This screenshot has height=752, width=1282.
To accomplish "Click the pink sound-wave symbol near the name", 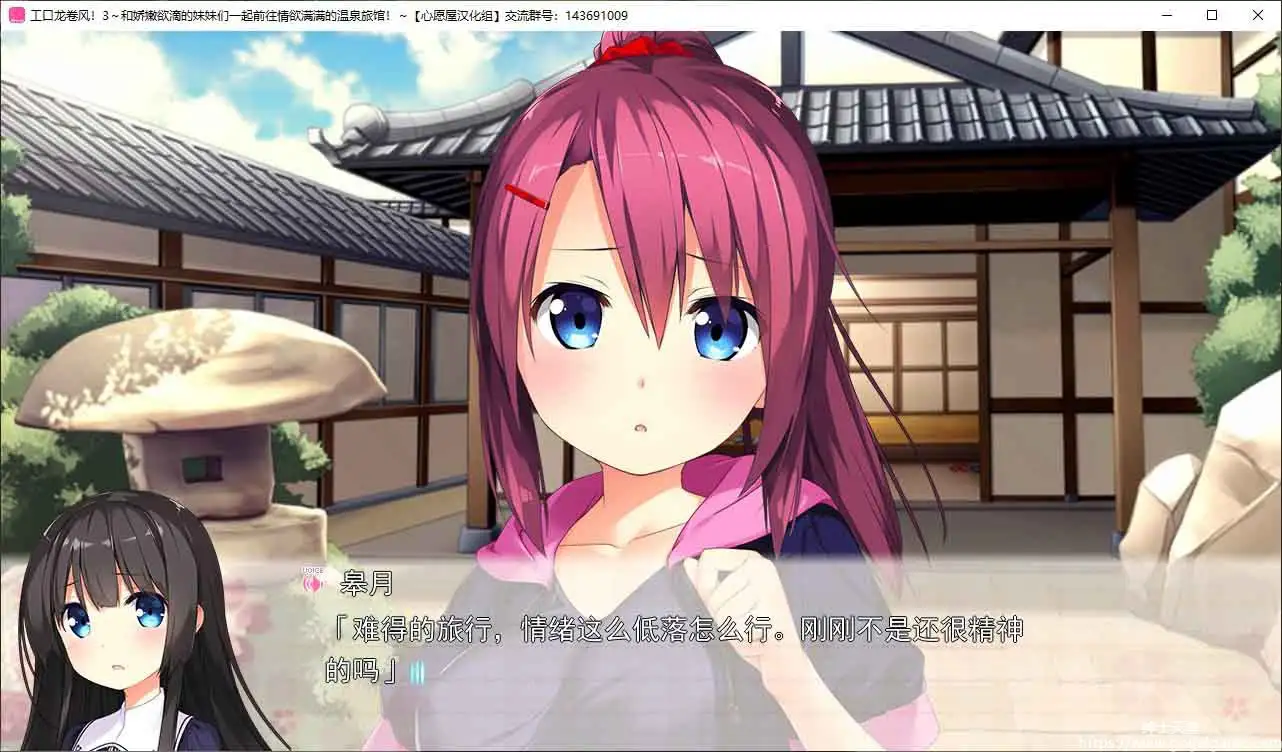I will (x=310, y=582).
